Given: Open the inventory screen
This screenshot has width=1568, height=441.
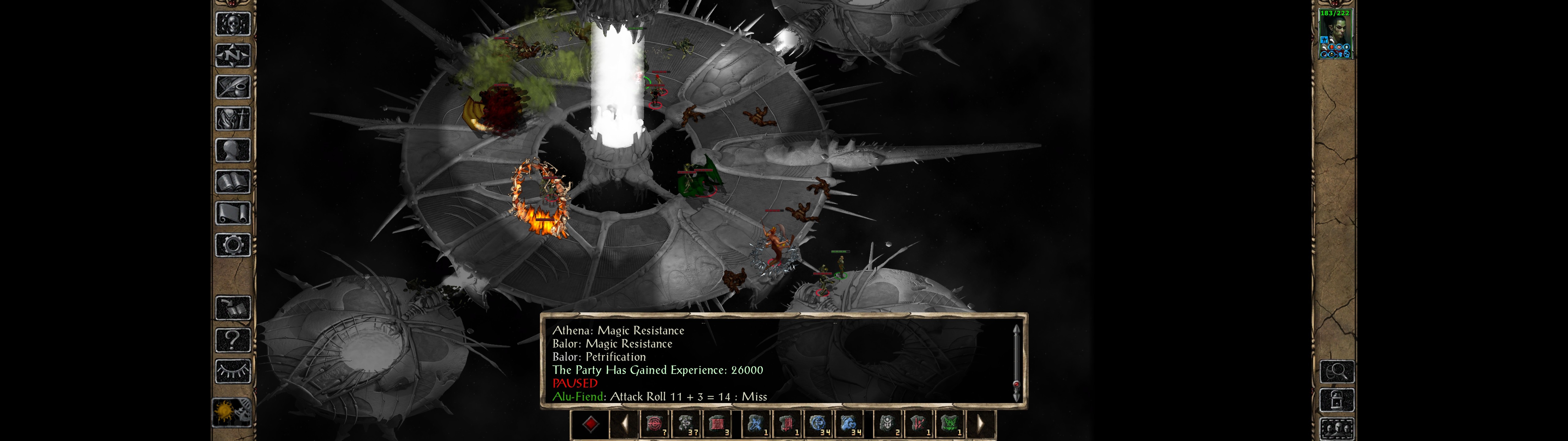Looking at the screenshot, I should tap(233, 118).
